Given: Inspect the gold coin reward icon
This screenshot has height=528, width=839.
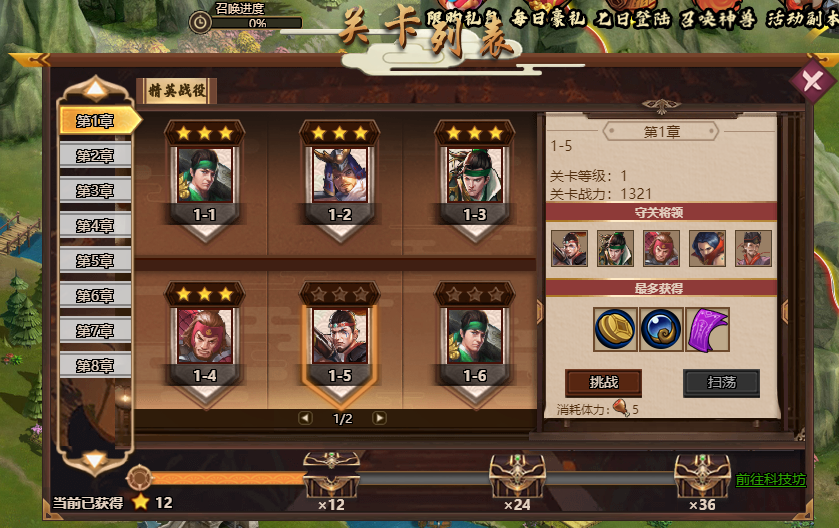Looking at the screenshot, I should (x=616, y=330).
